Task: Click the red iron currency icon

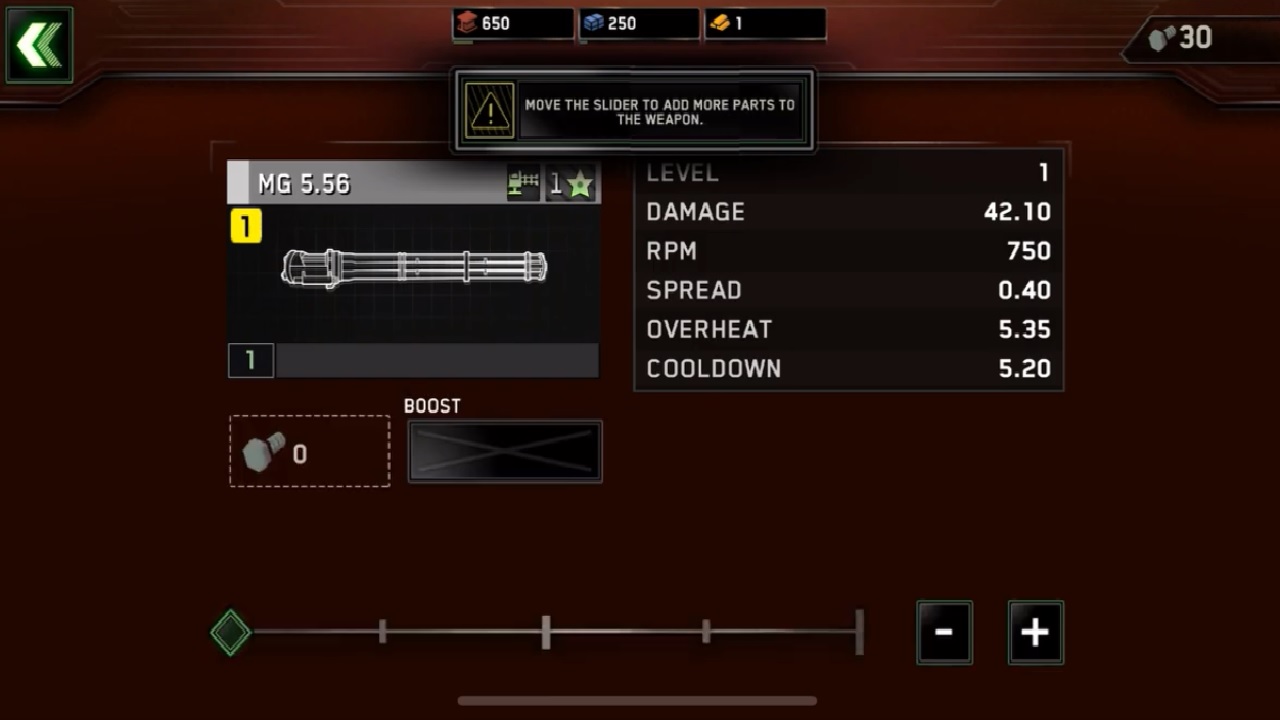Action: (466, 22)
